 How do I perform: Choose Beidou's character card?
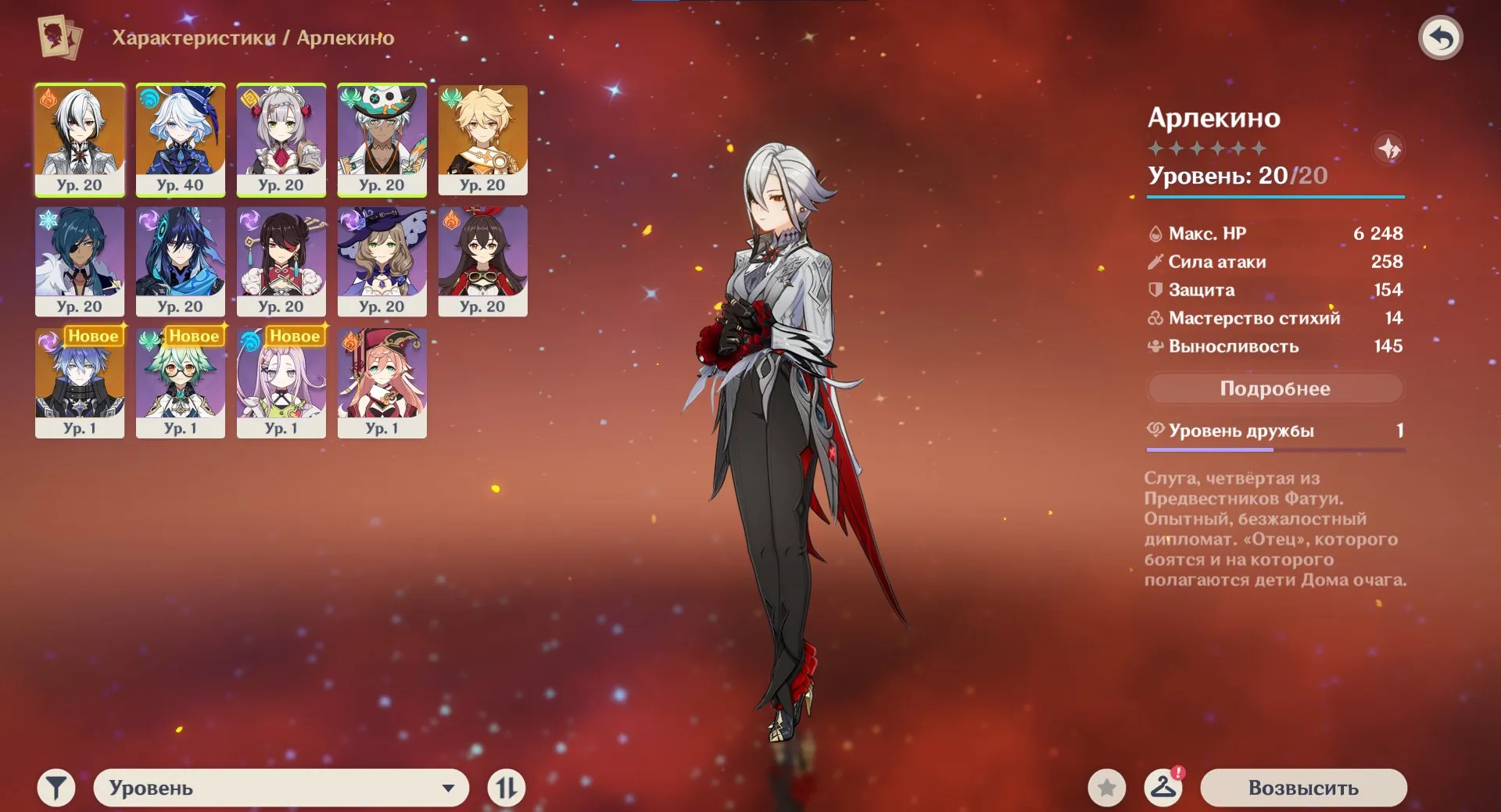pos(281,261)
